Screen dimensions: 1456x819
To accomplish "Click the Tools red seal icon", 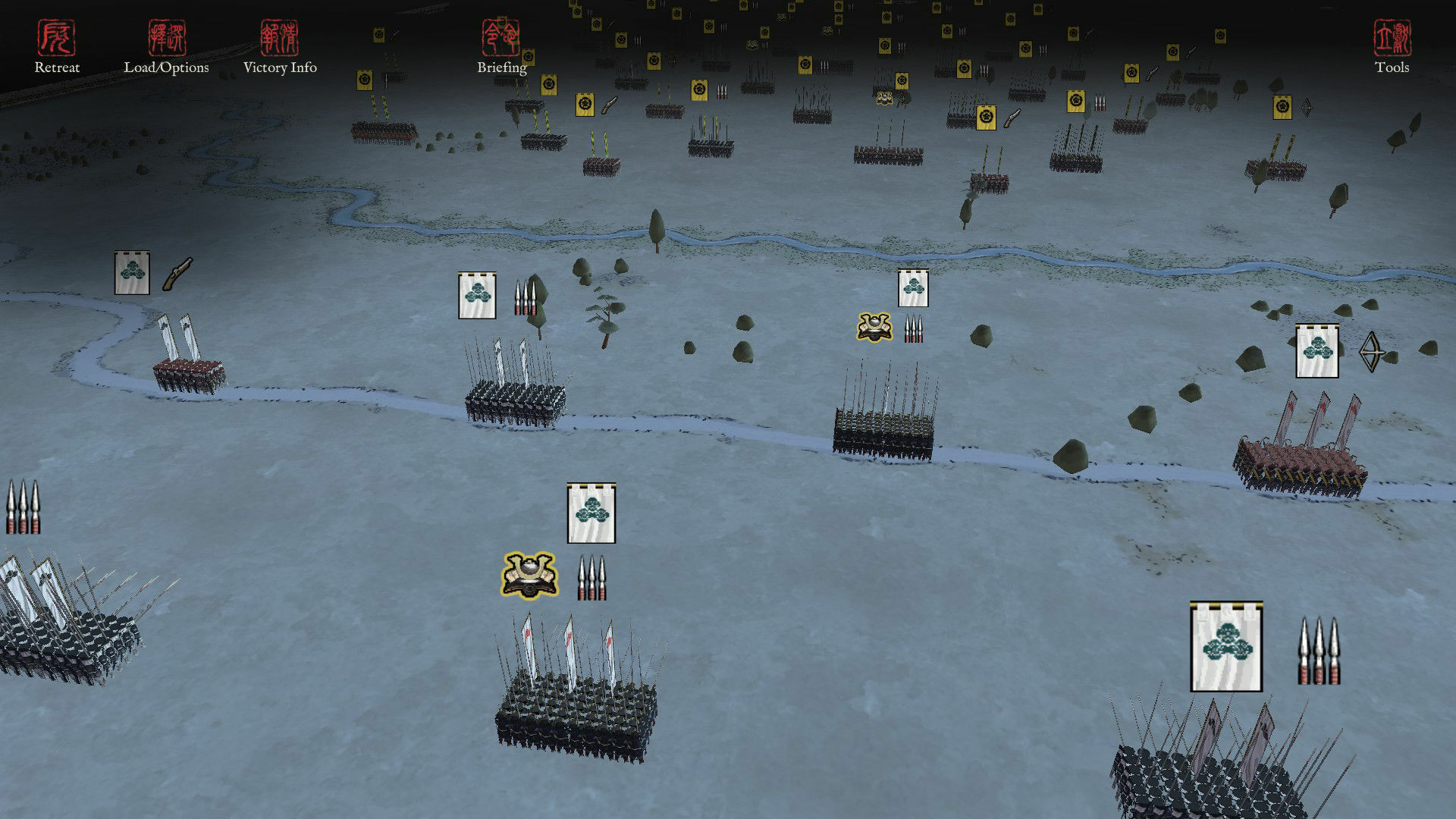I will point(1394,36).
